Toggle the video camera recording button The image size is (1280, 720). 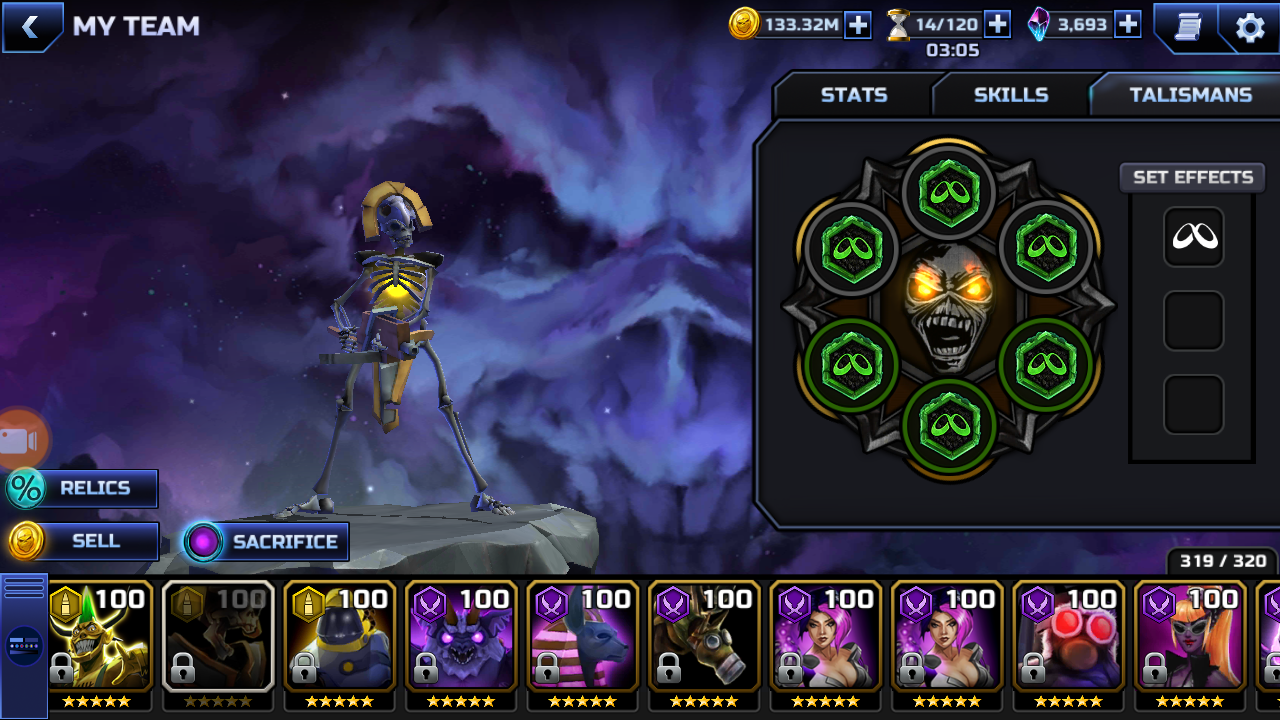(x=20, y=440)
